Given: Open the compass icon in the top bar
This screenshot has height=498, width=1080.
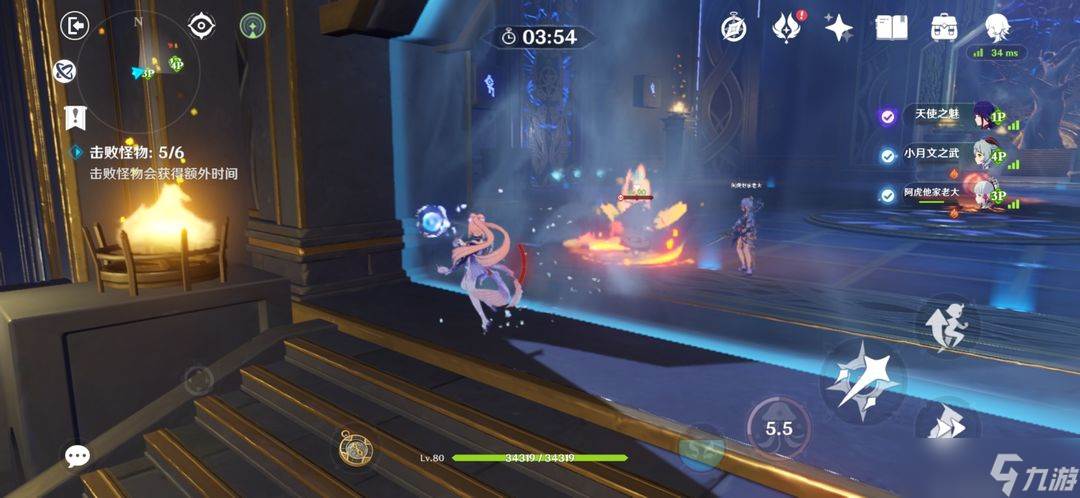Looking at the screenshot, I should 734,28.
